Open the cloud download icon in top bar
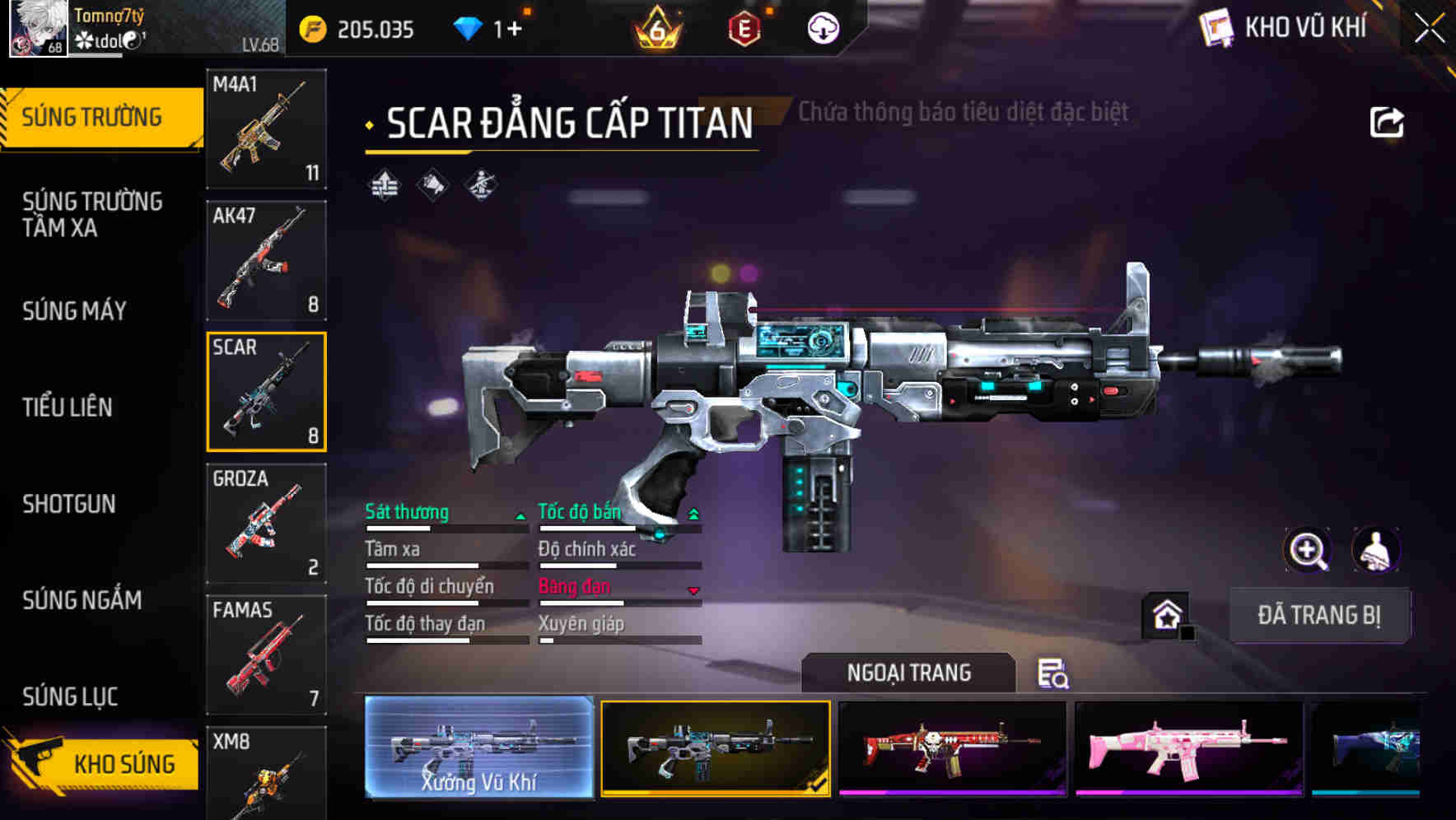1456x820 pixels. 822,27
